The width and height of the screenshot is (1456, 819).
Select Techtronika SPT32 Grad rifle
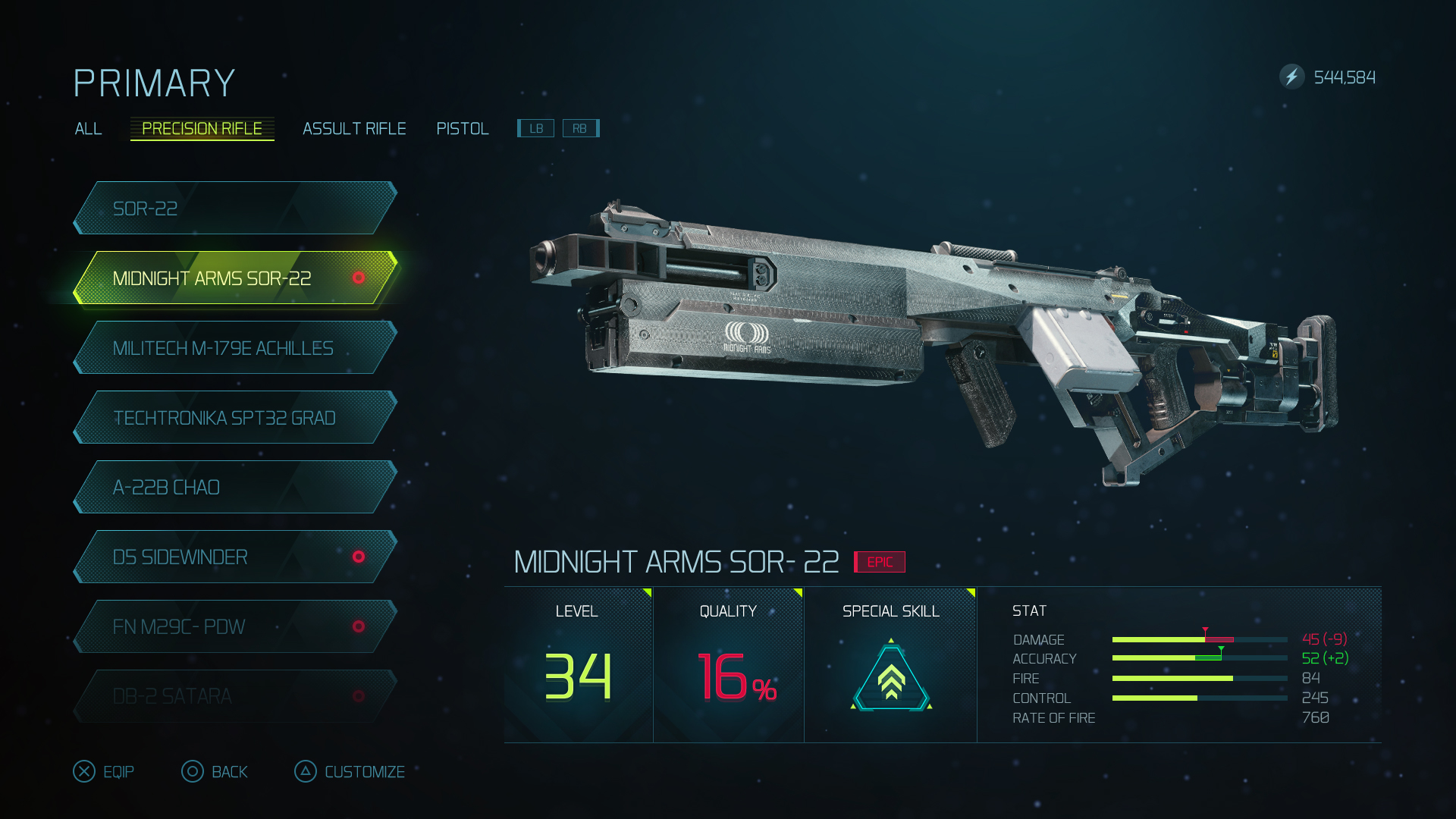(235, 418)
